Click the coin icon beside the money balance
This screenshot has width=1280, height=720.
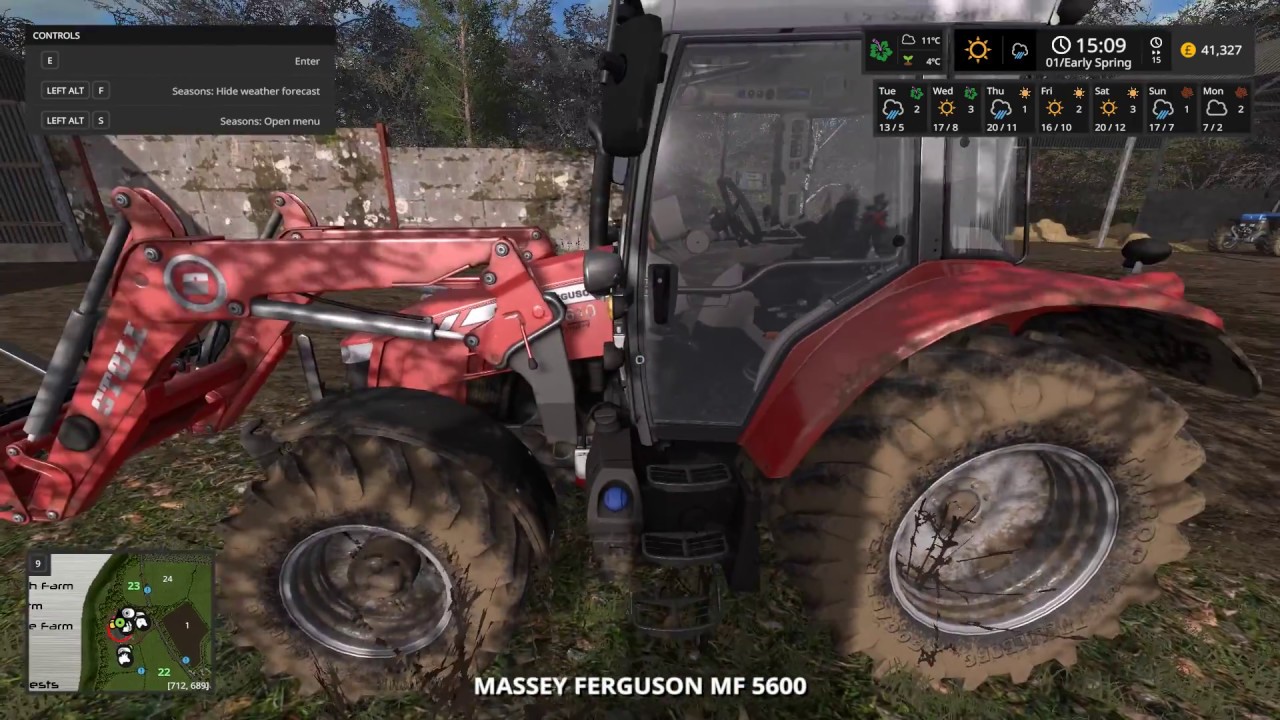click(1188, 48)
